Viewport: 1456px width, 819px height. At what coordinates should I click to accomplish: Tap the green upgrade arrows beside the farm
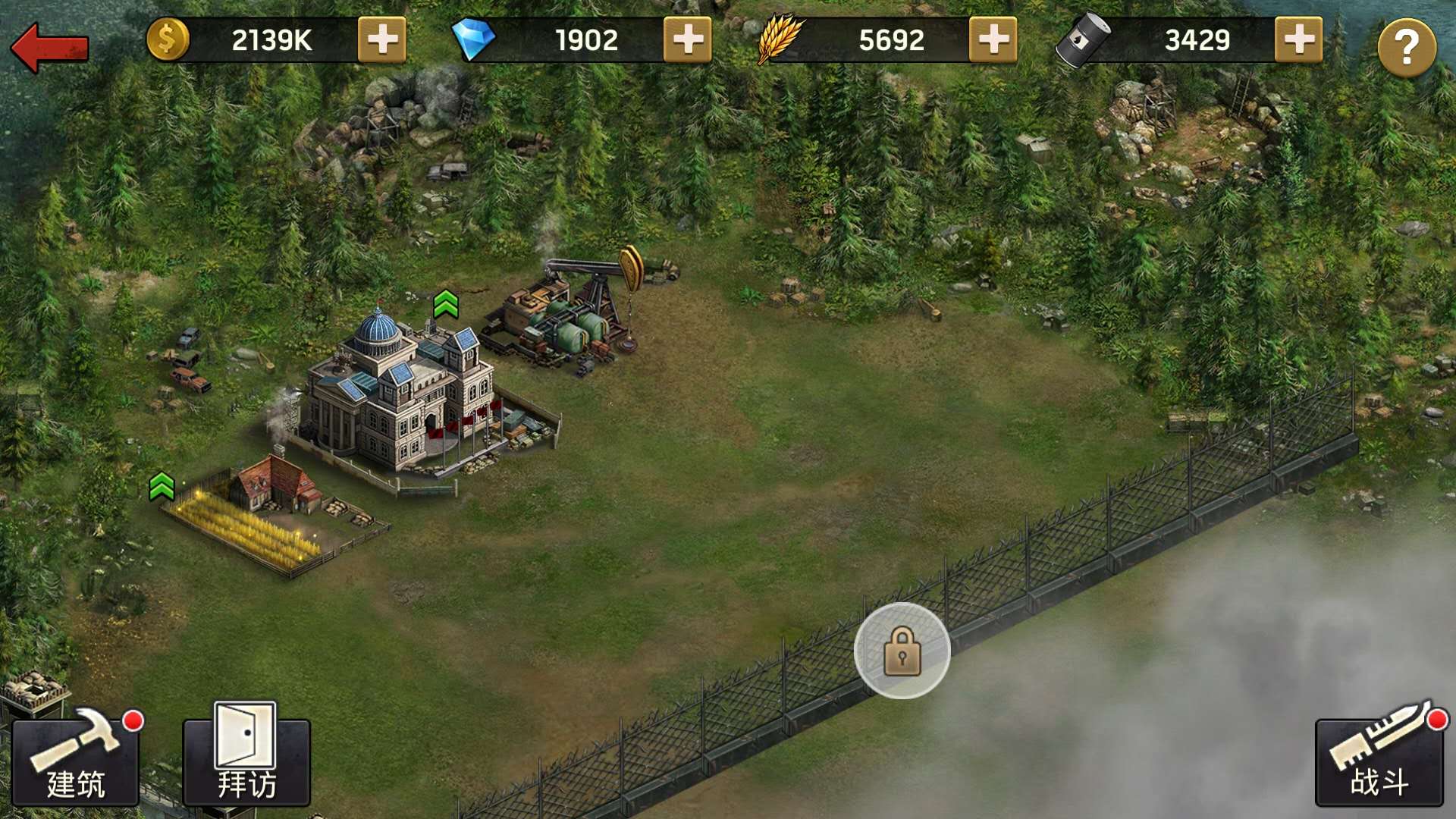[162, 486]
